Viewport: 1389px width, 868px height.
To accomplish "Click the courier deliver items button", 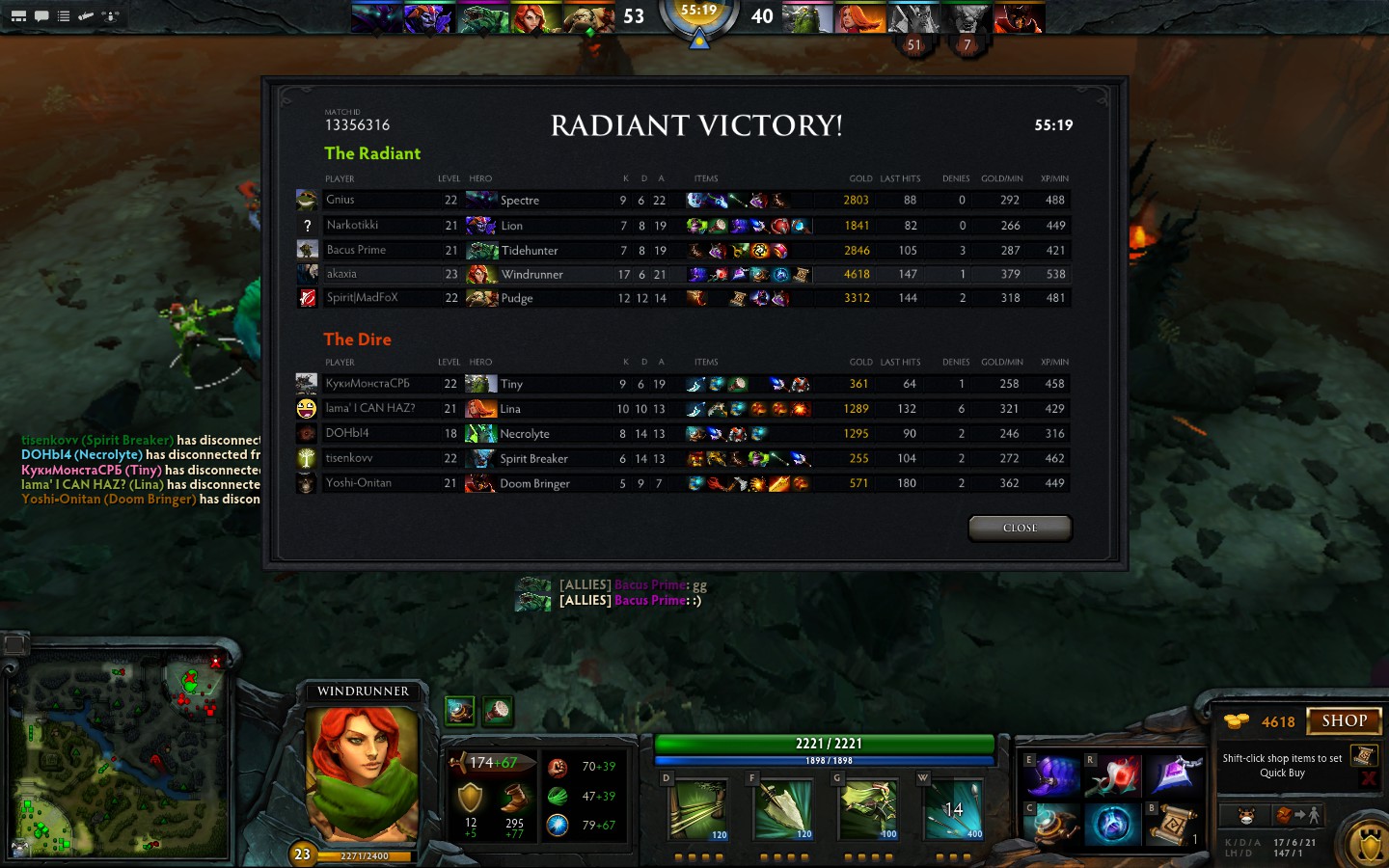I will pyautogui.click(x=1295, y=816).
